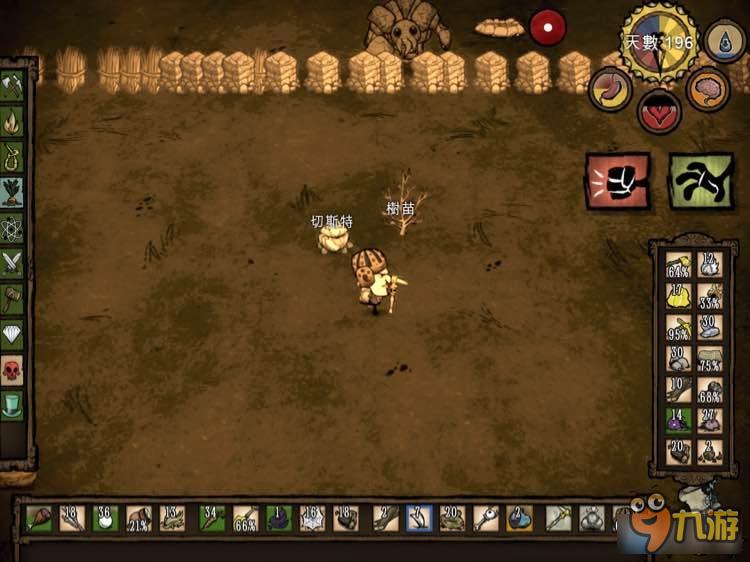Open the Dress green top hat tab
This screenshot has height=562, width=750.
[x=13, y=405]
